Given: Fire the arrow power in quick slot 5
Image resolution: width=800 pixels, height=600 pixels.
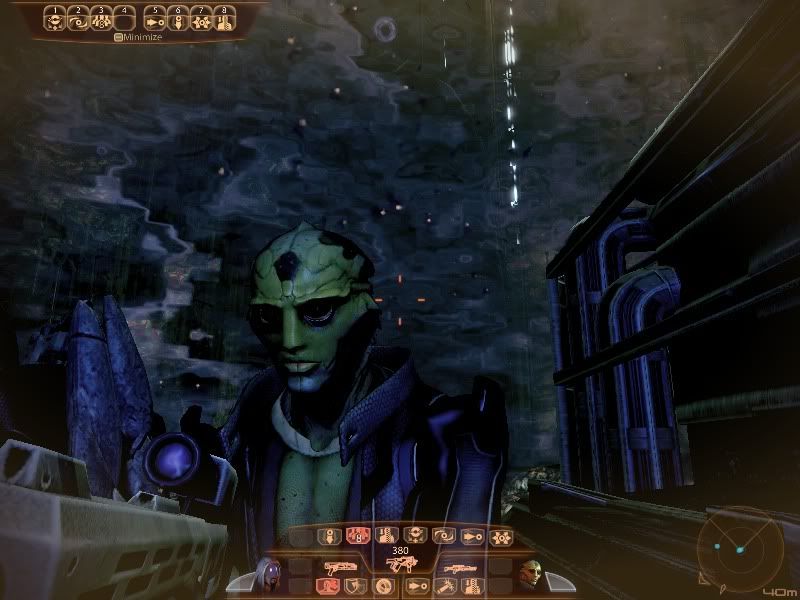Looking at the screenshot, I should (155, 19).
